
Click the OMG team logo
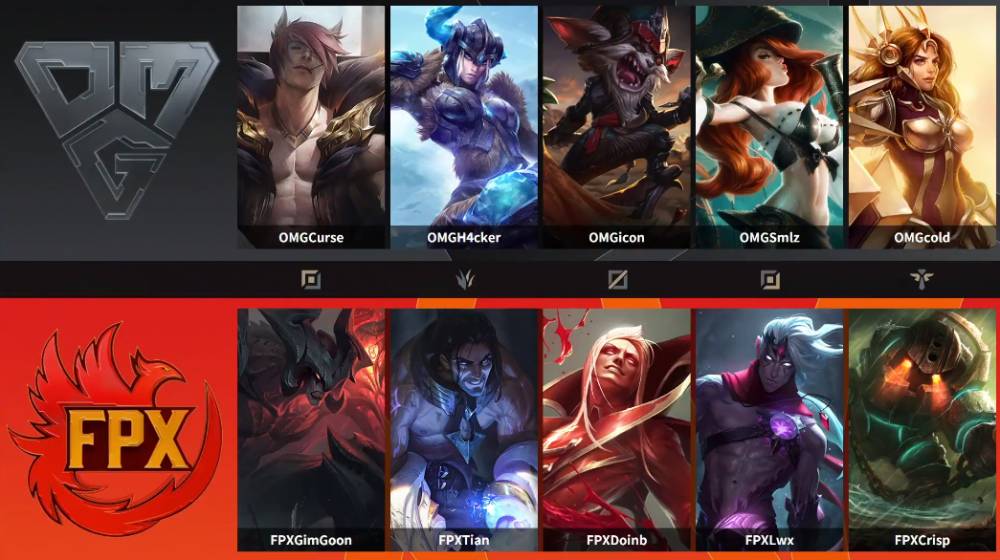click(116, 128)
